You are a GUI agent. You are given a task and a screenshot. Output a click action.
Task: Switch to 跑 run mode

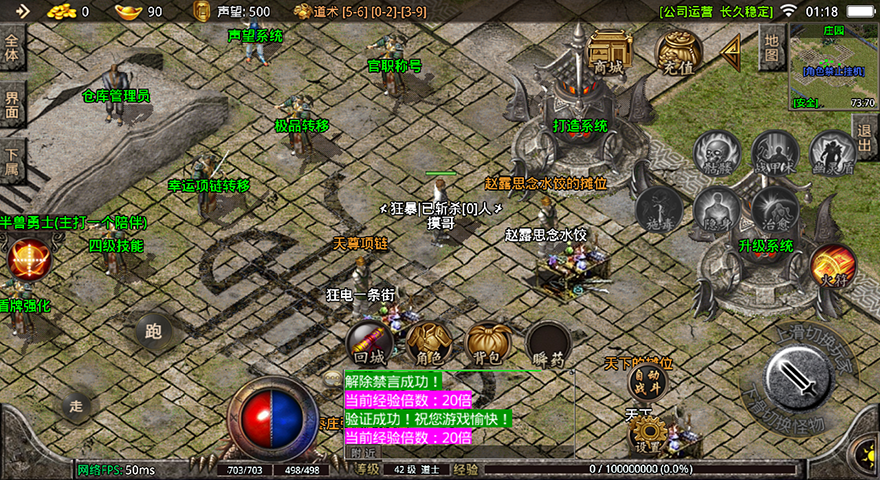click(154, 331)
